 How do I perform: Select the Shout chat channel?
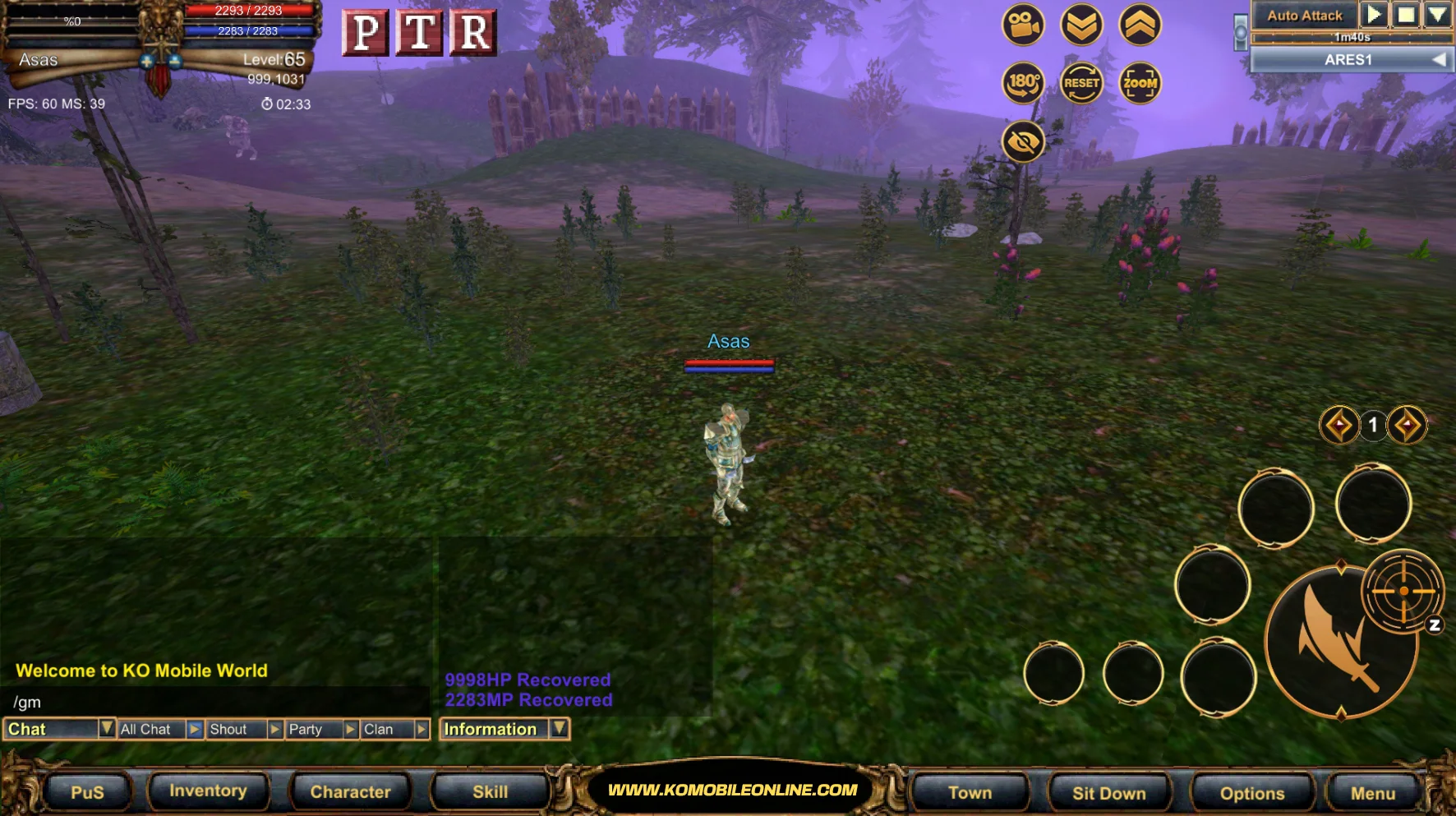coord(235,730)
